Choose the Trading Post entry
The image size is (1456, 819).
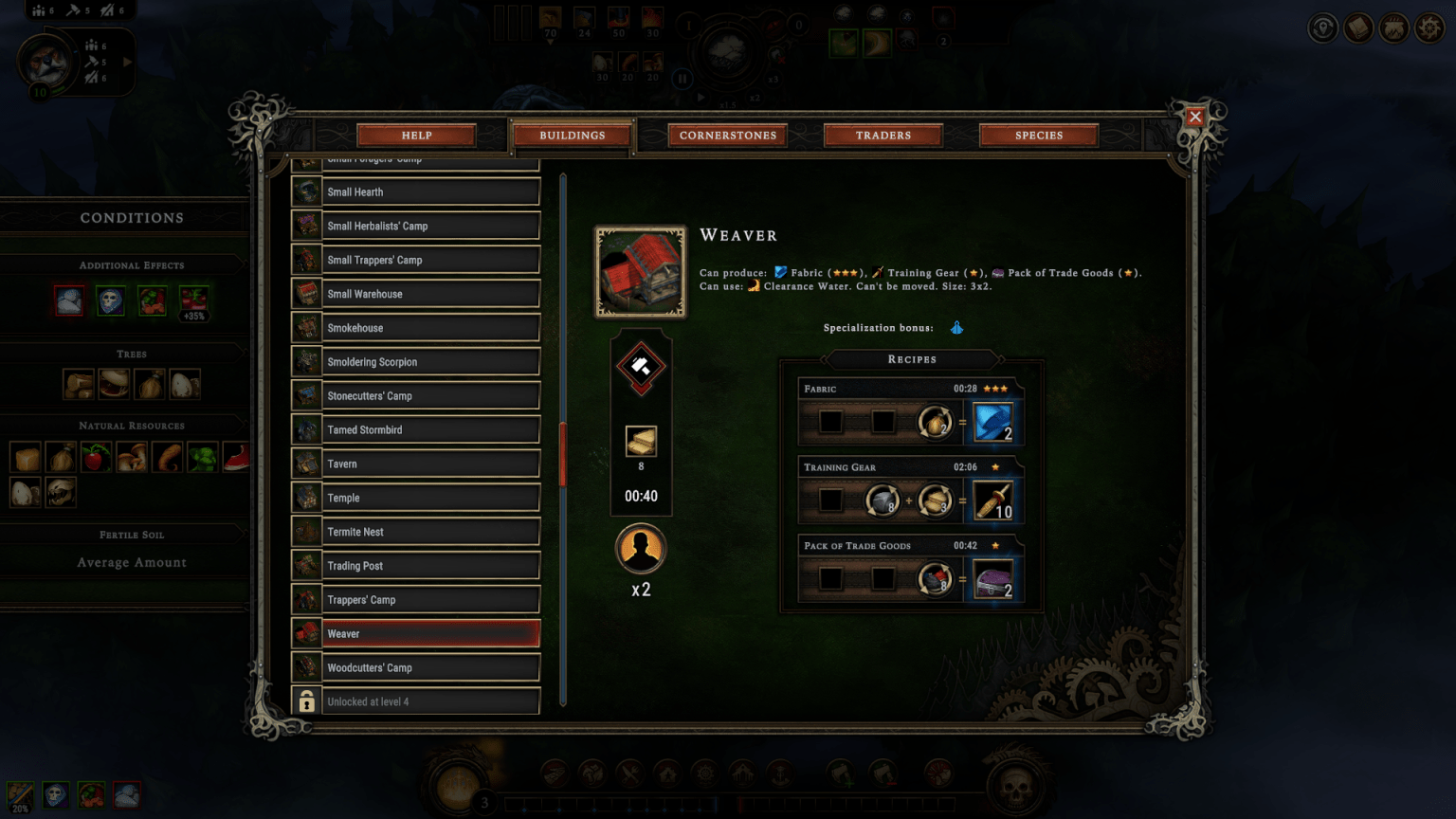pyautogui.click(x=430, y=566)
